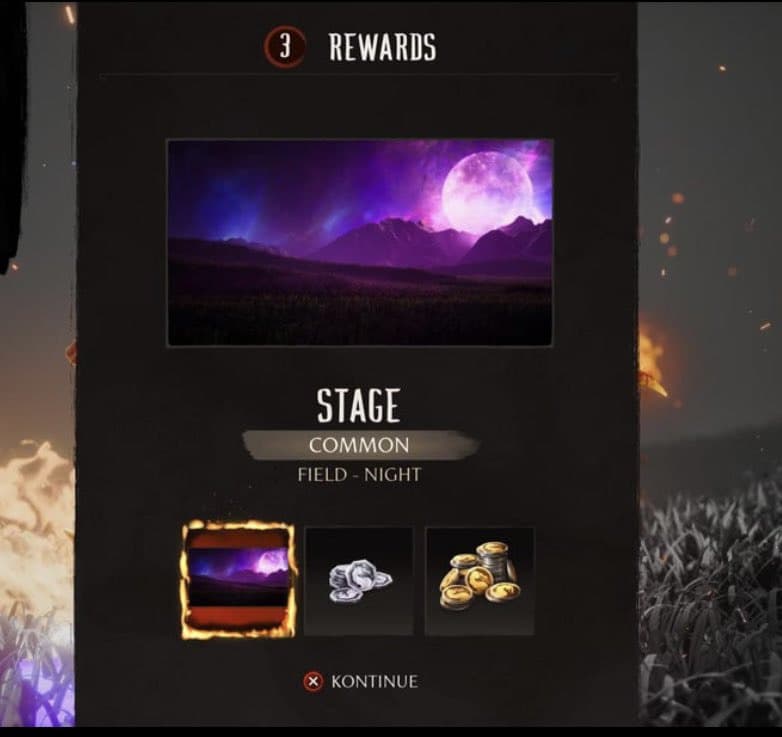Choose the gold coins reward tile

479,581
